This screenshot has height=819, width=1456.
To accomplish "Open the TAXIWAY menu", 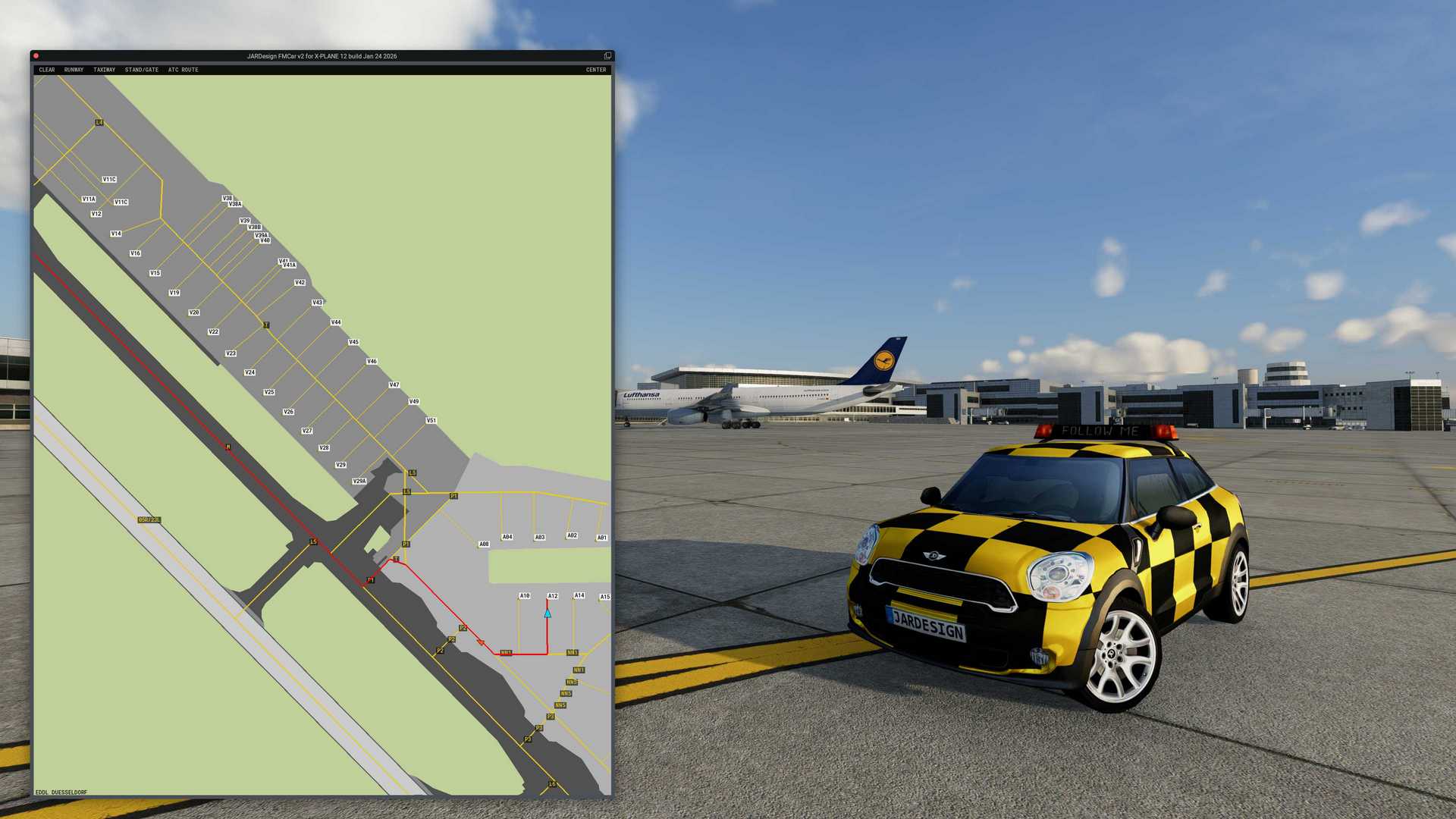I will [x=105, y=70].
